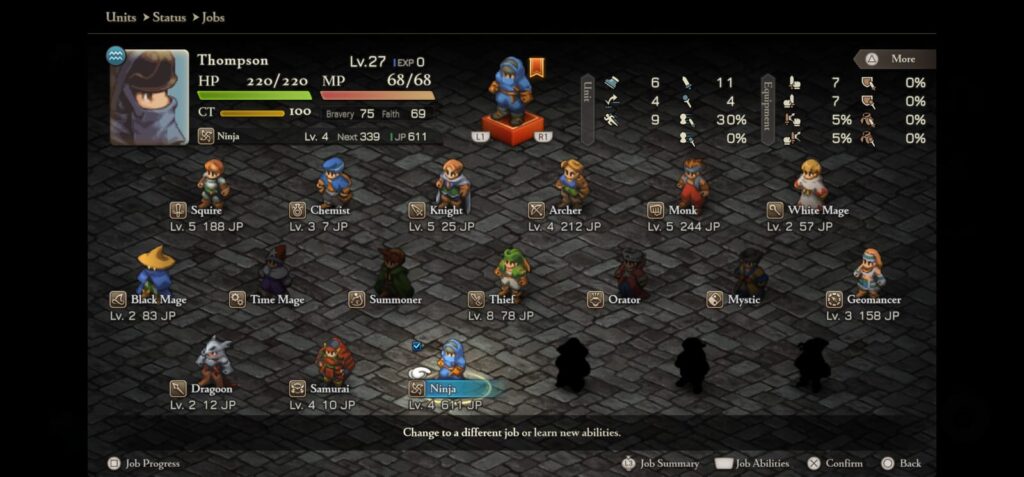Choose the Samurai job
The height and width of the screenshot is (477, 1024).
(334, 362)
